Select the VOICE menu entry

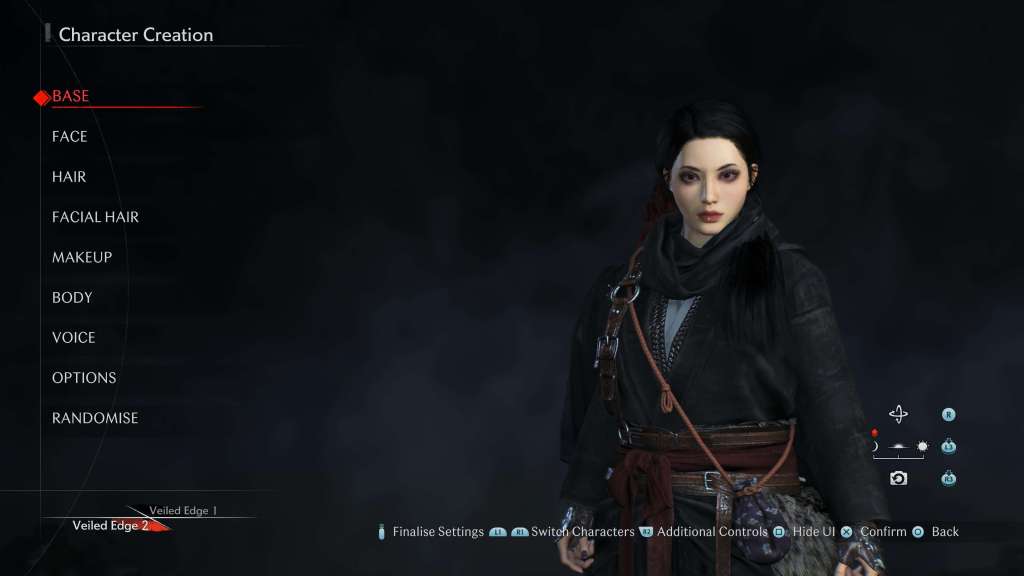tap(74, 337)
